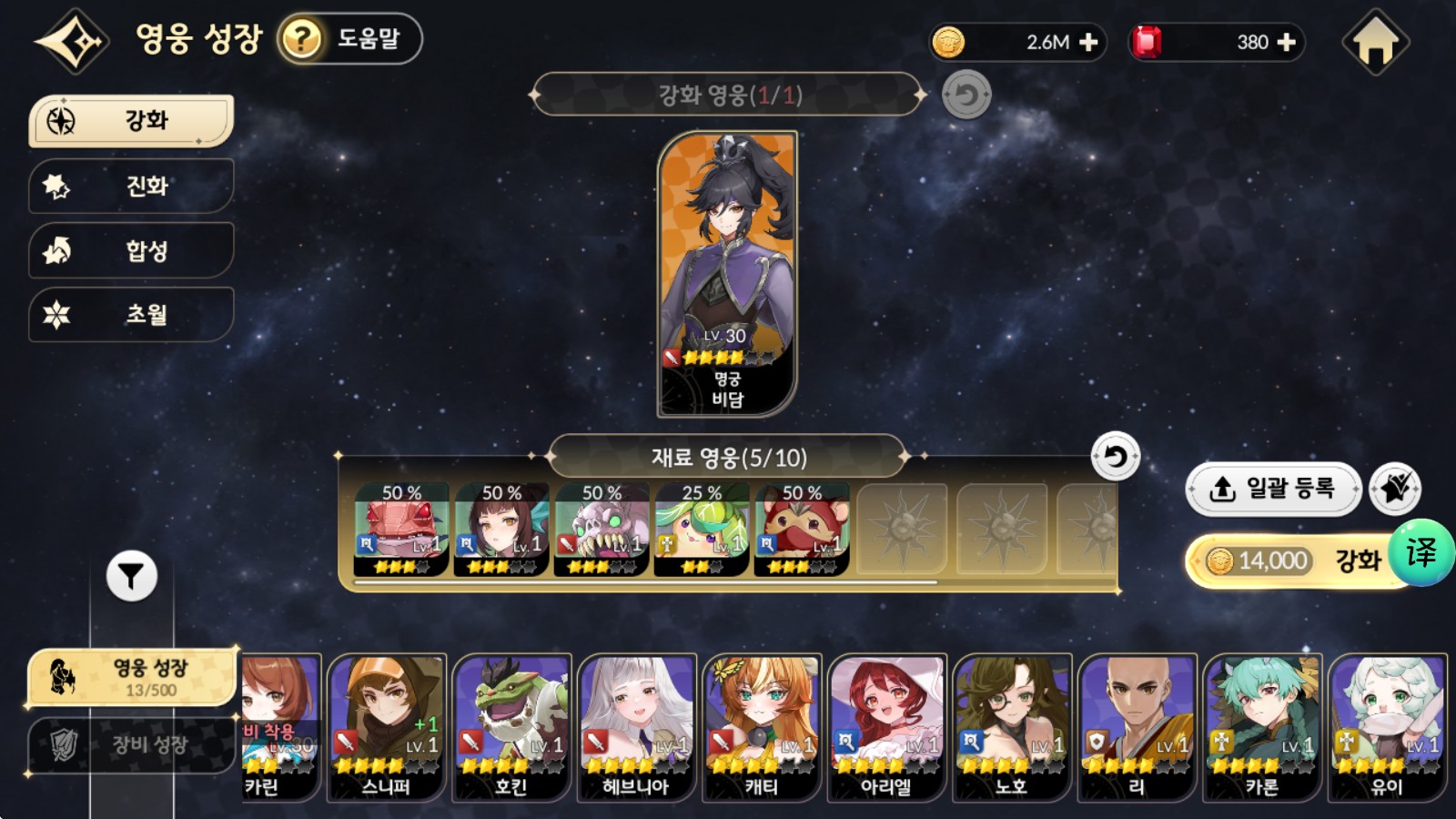
Task: Switch to the 강화 tab
Action: click(132, 121)
